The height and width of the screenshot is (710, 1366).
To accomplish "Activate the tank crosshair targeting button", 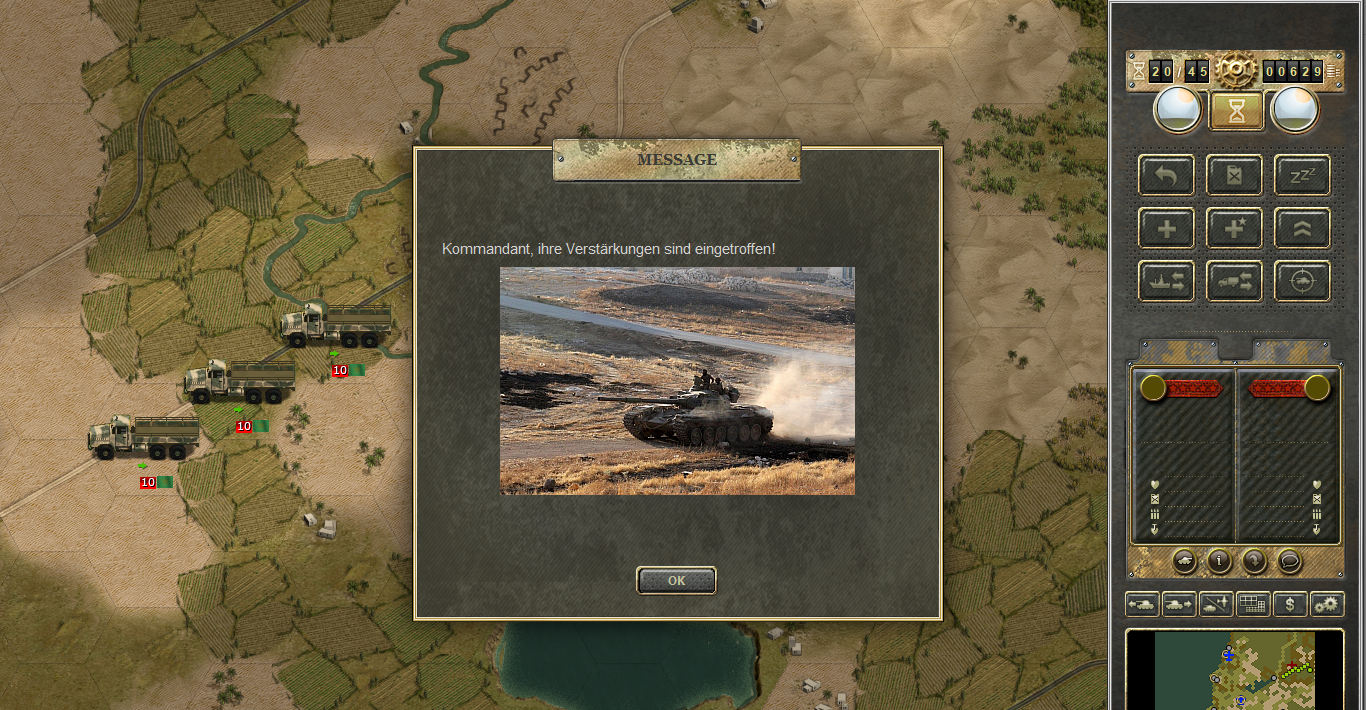I will coord(1302,282).
